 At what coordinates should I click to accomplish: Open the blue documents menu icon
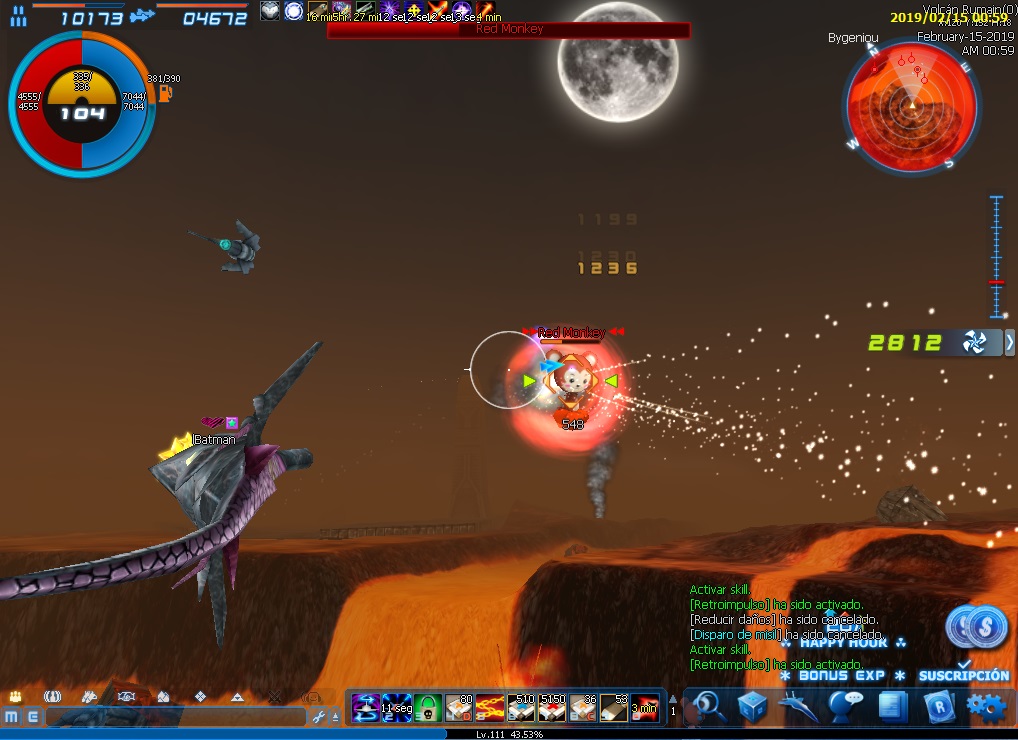tap(893, 707)
